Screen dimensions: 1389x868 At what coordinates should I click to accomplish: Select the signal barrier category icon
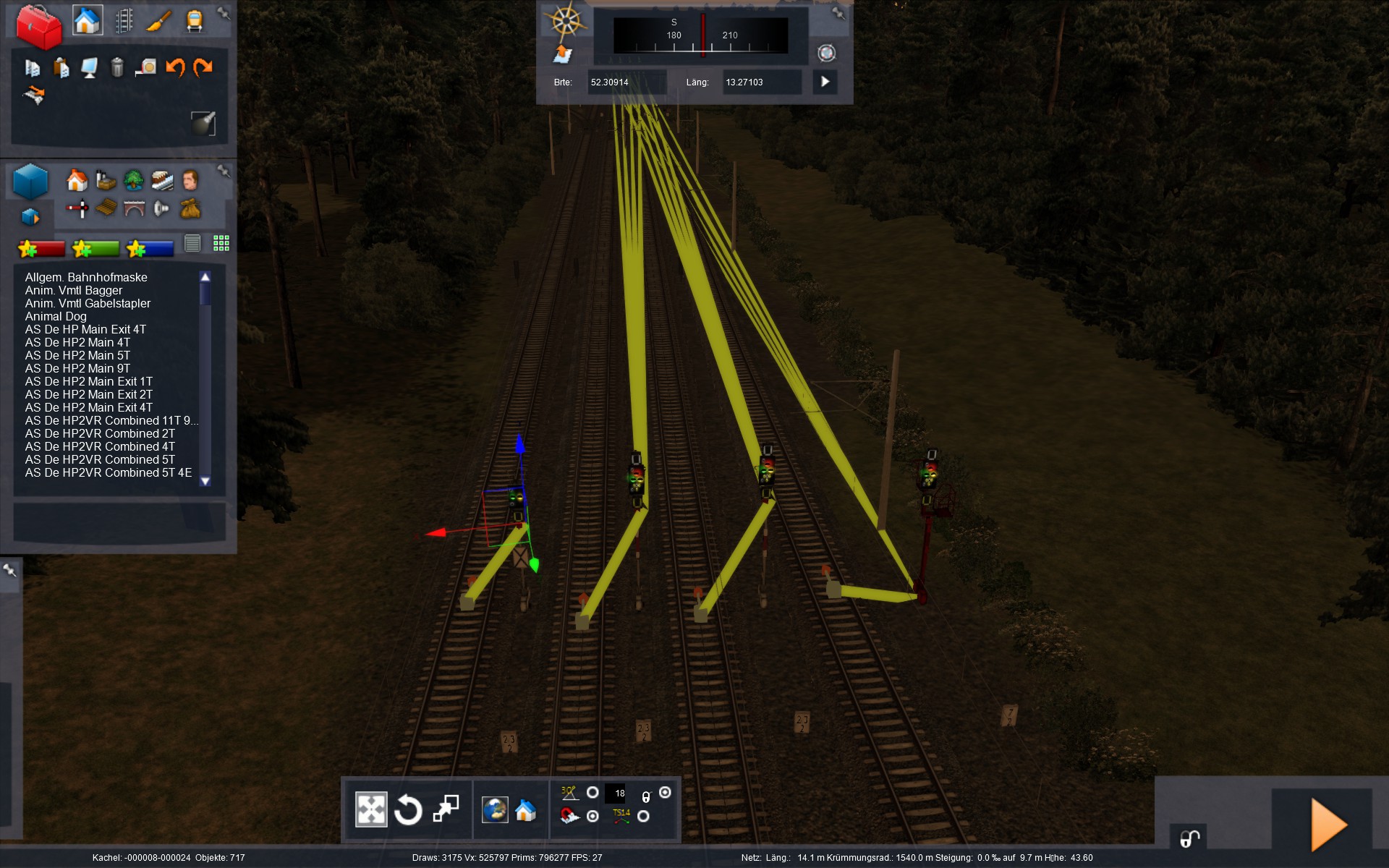coord(77,209)
